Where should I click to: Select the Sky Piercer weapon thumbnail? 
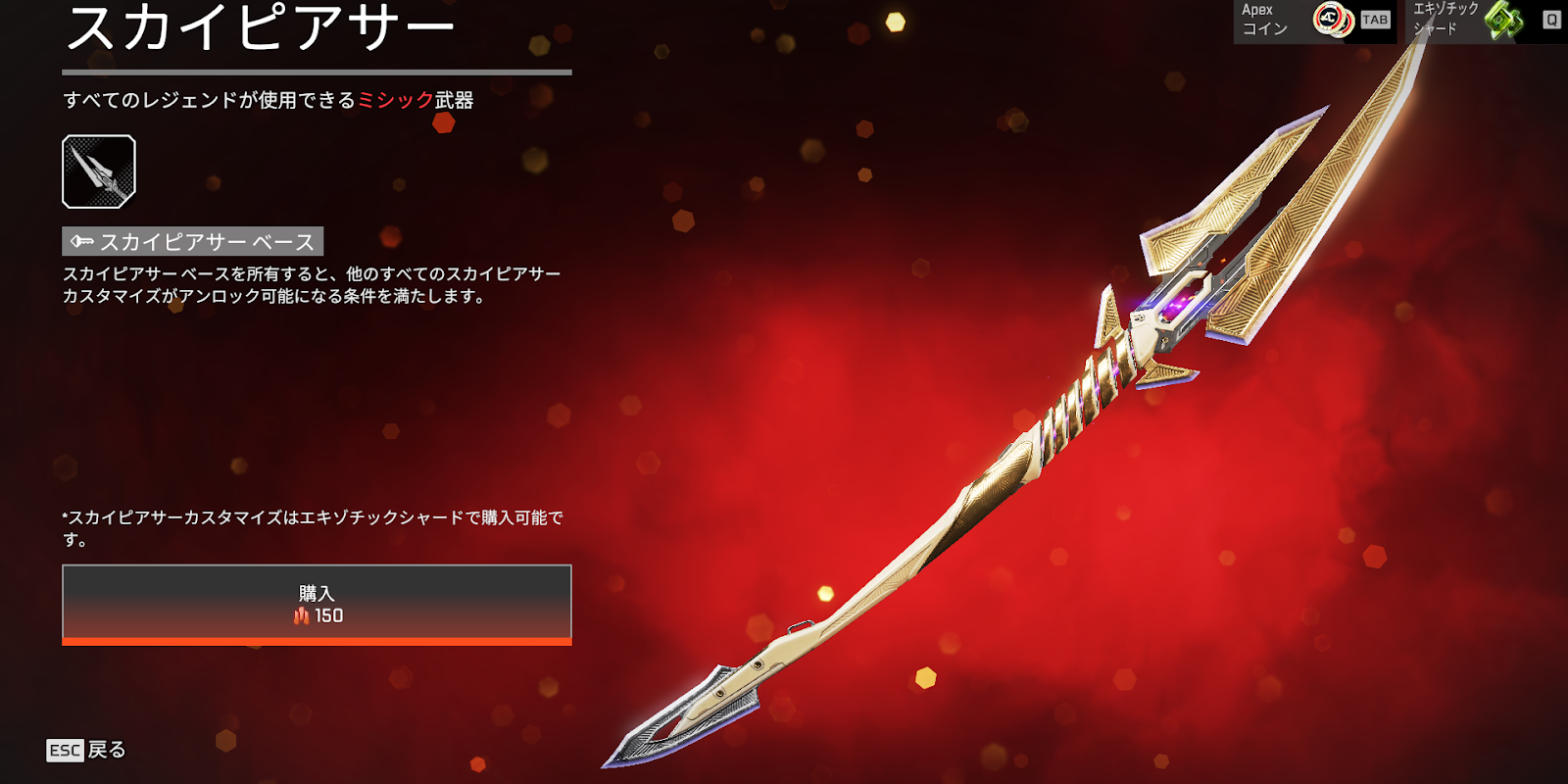99,171
